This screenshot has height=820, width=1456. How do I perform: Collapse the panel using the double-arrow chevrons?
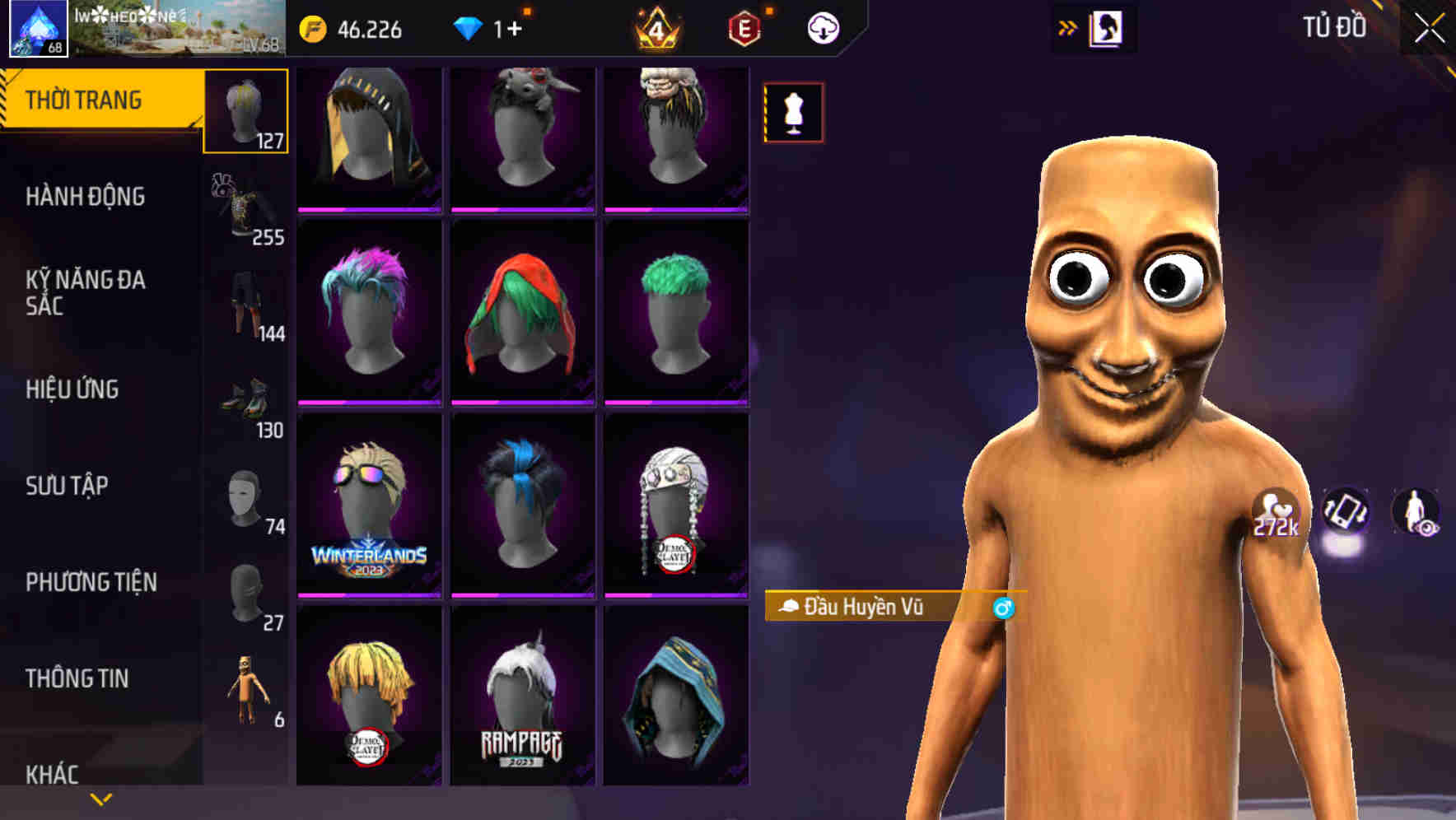[1068, 26]
